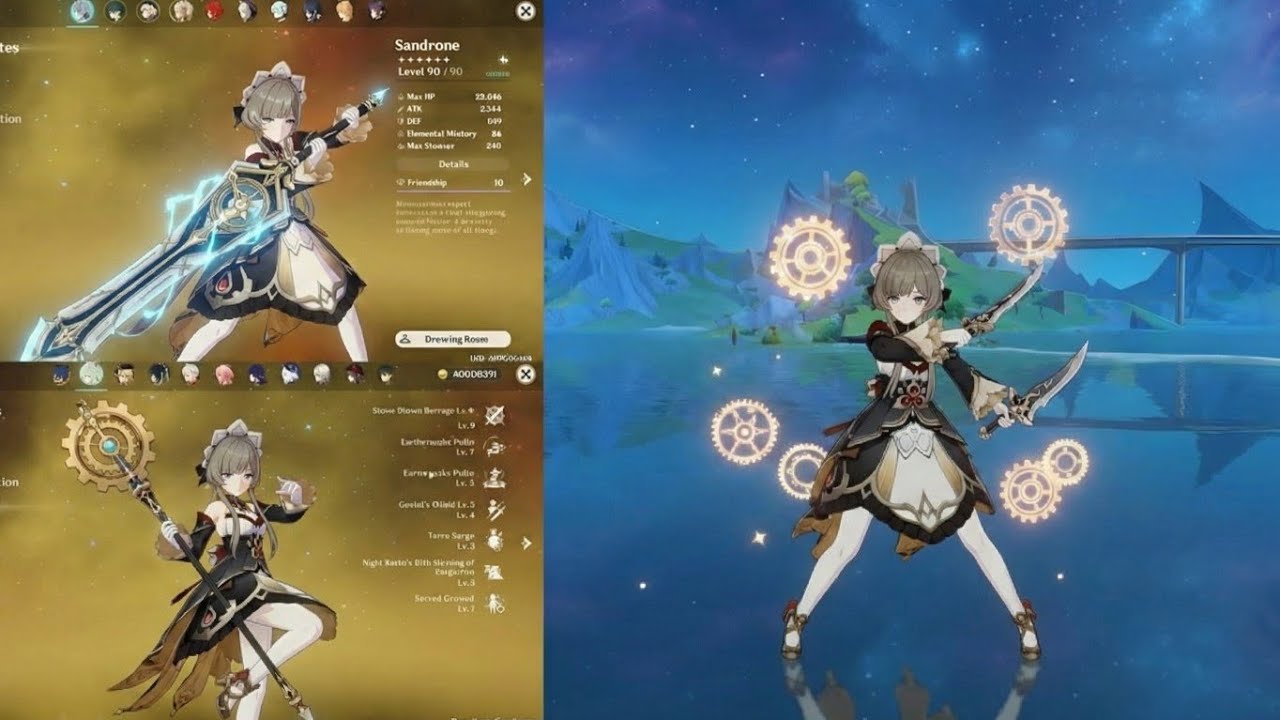Select the Normal Attack barrage talent icon
The image size is (1280, 720).
tap(493, 413)
